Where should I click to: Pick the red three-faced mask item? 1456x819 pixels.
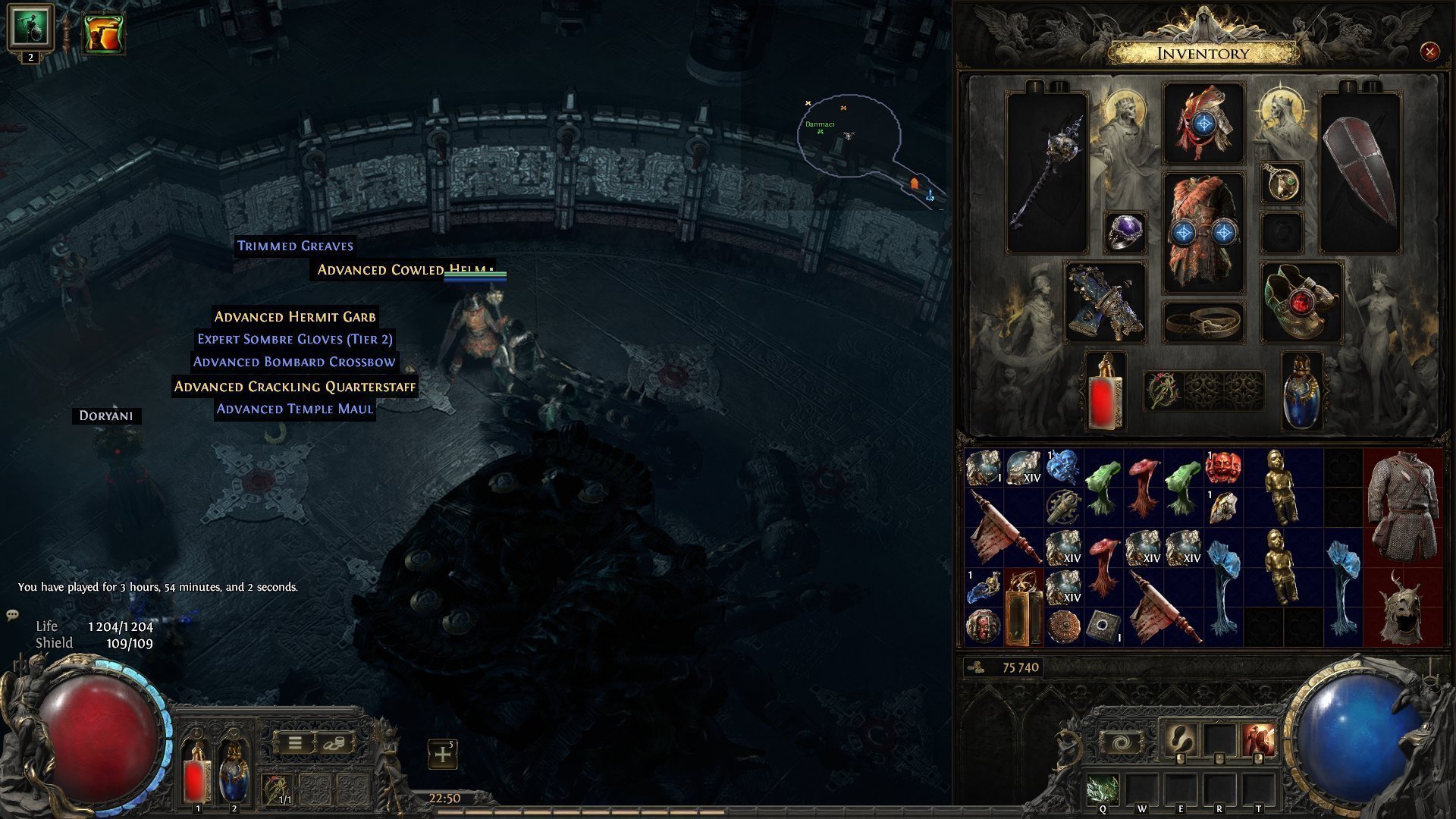(1222, 467)
